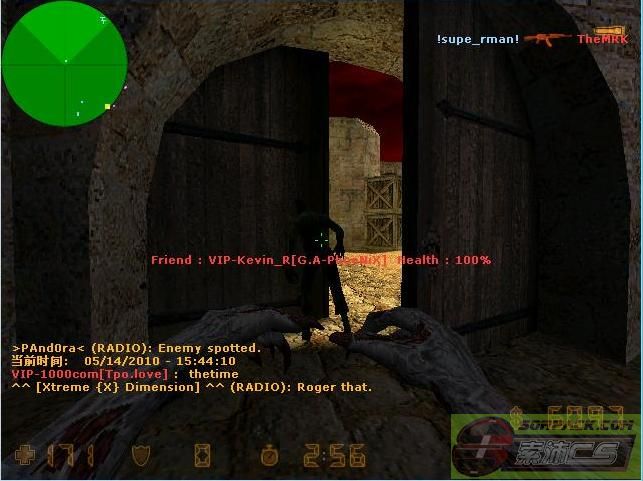The width and height of the screenshot is (643, 481).
Task: Select the AK-47 icon in the kill feed
Action: (x=548, y=39)
